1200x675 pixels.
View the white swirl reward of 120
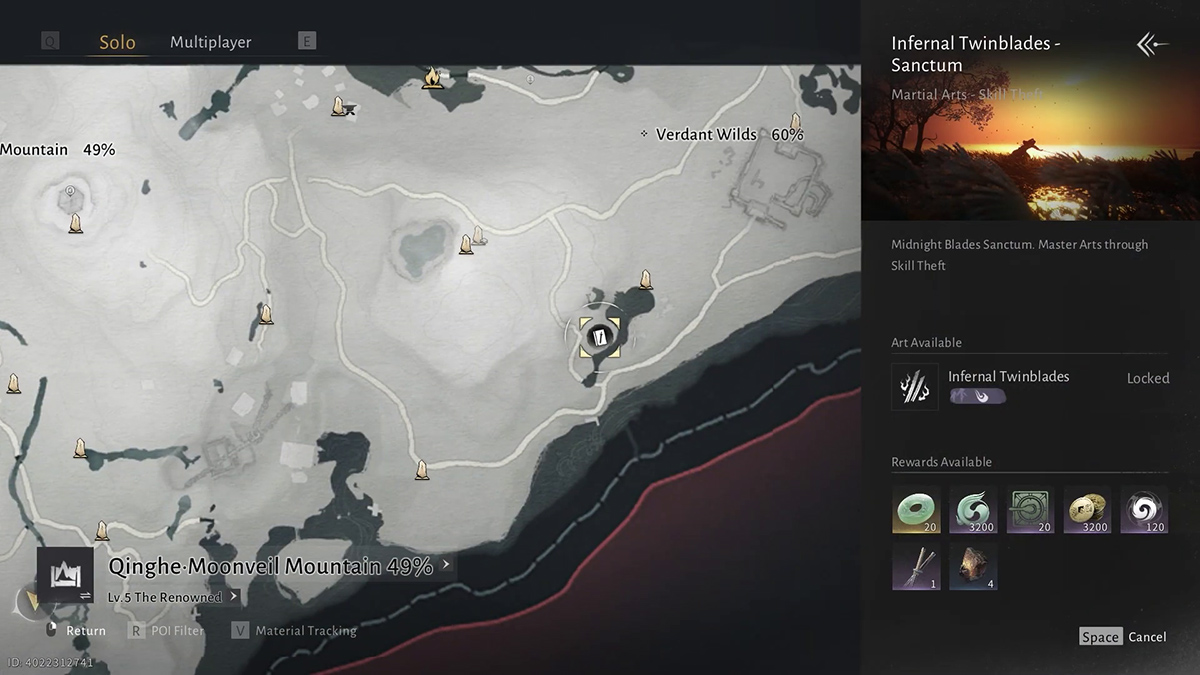click(1145, 510)
